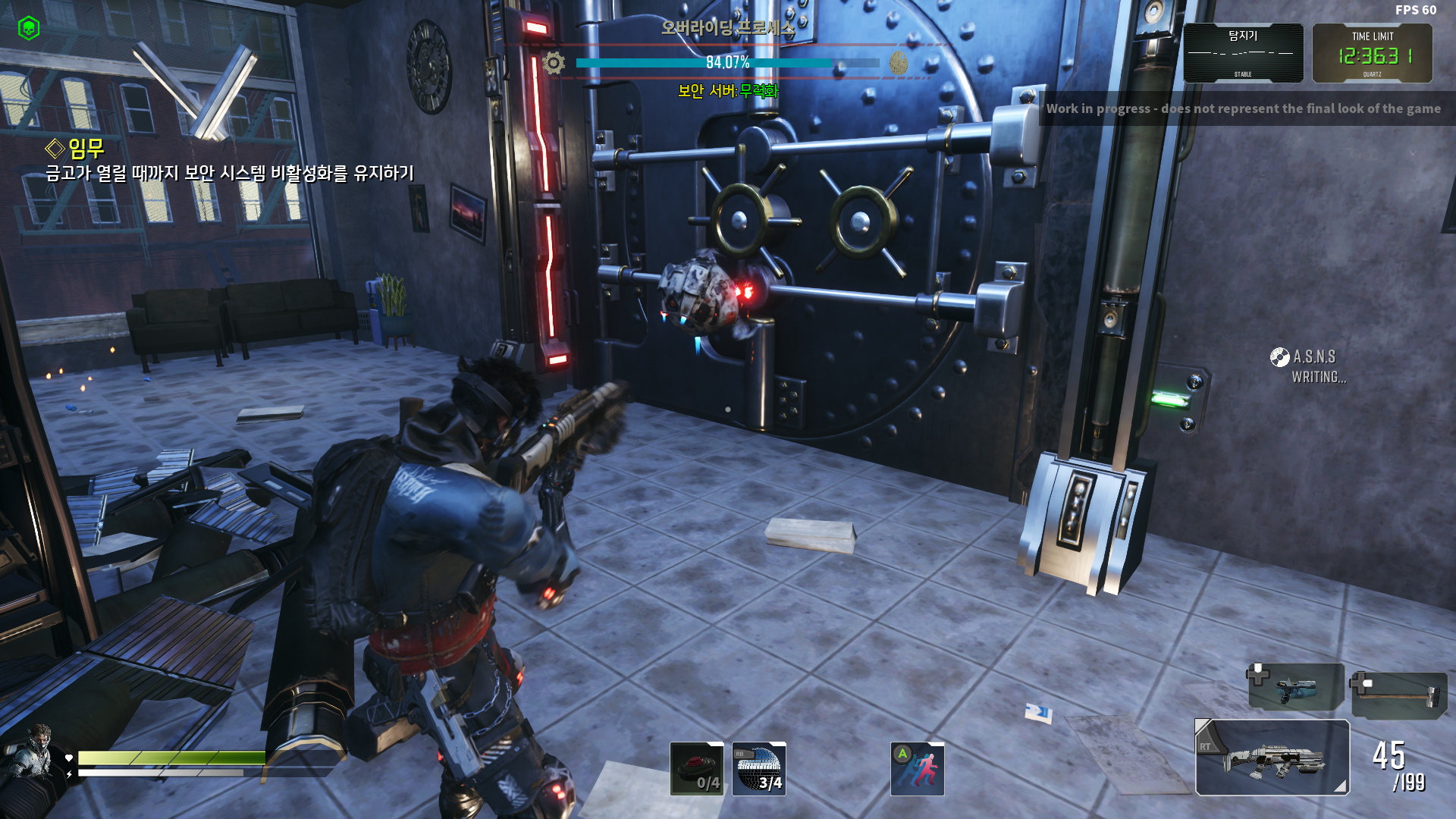Open the detector status panel
This screenshot has height=819, width=1456.
point(1243,53)
